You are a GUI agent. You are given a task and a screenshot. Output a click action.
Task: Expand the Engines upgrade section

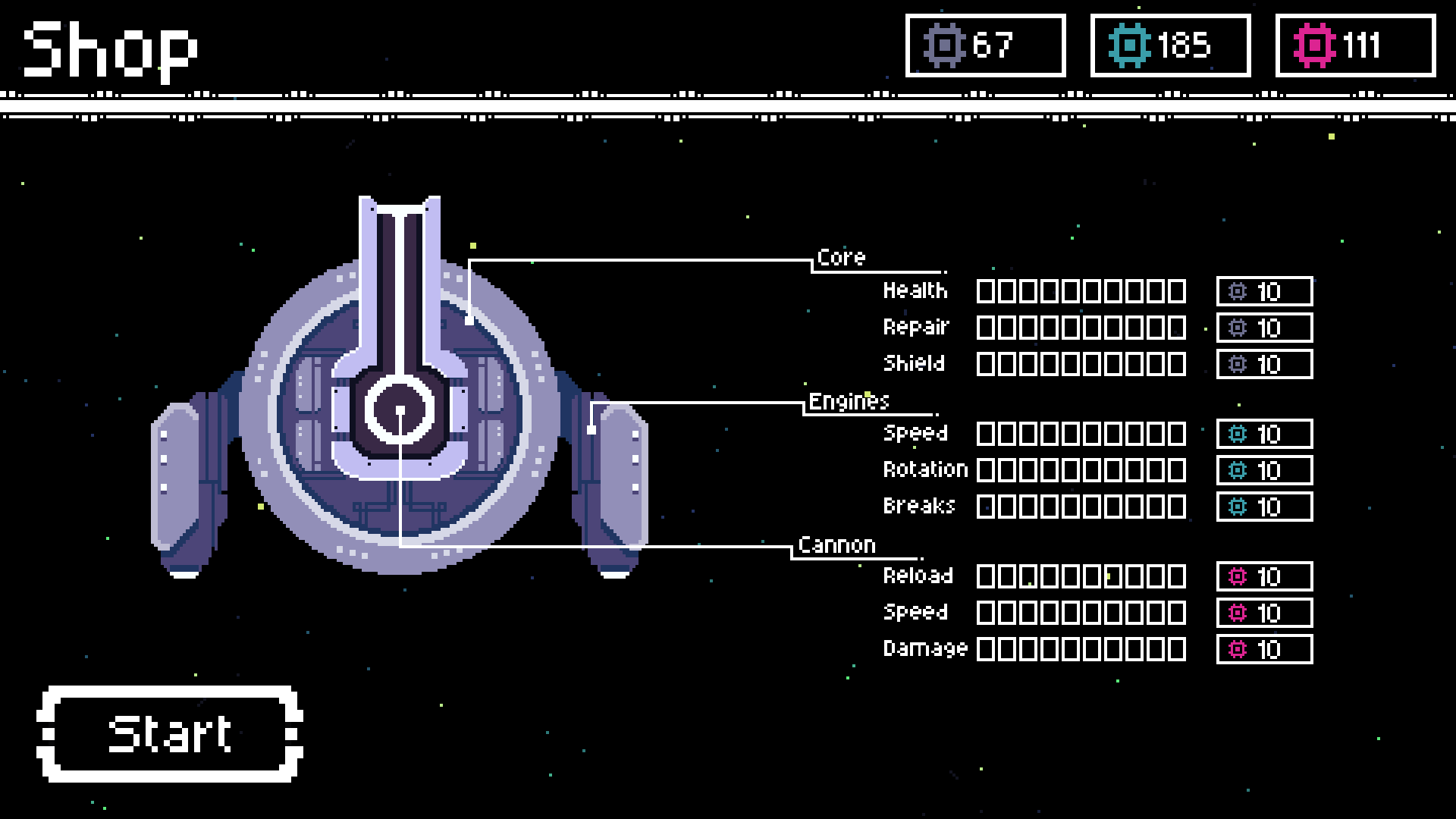pyautogui.click(x=849, y=402)
